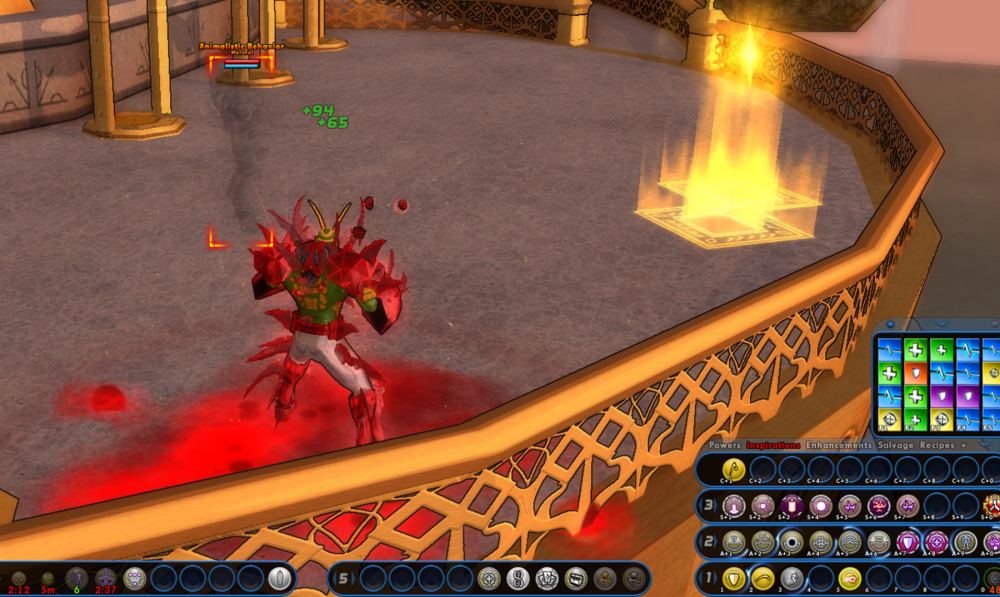Use the orange shield inspiration

tap(915, 372)
